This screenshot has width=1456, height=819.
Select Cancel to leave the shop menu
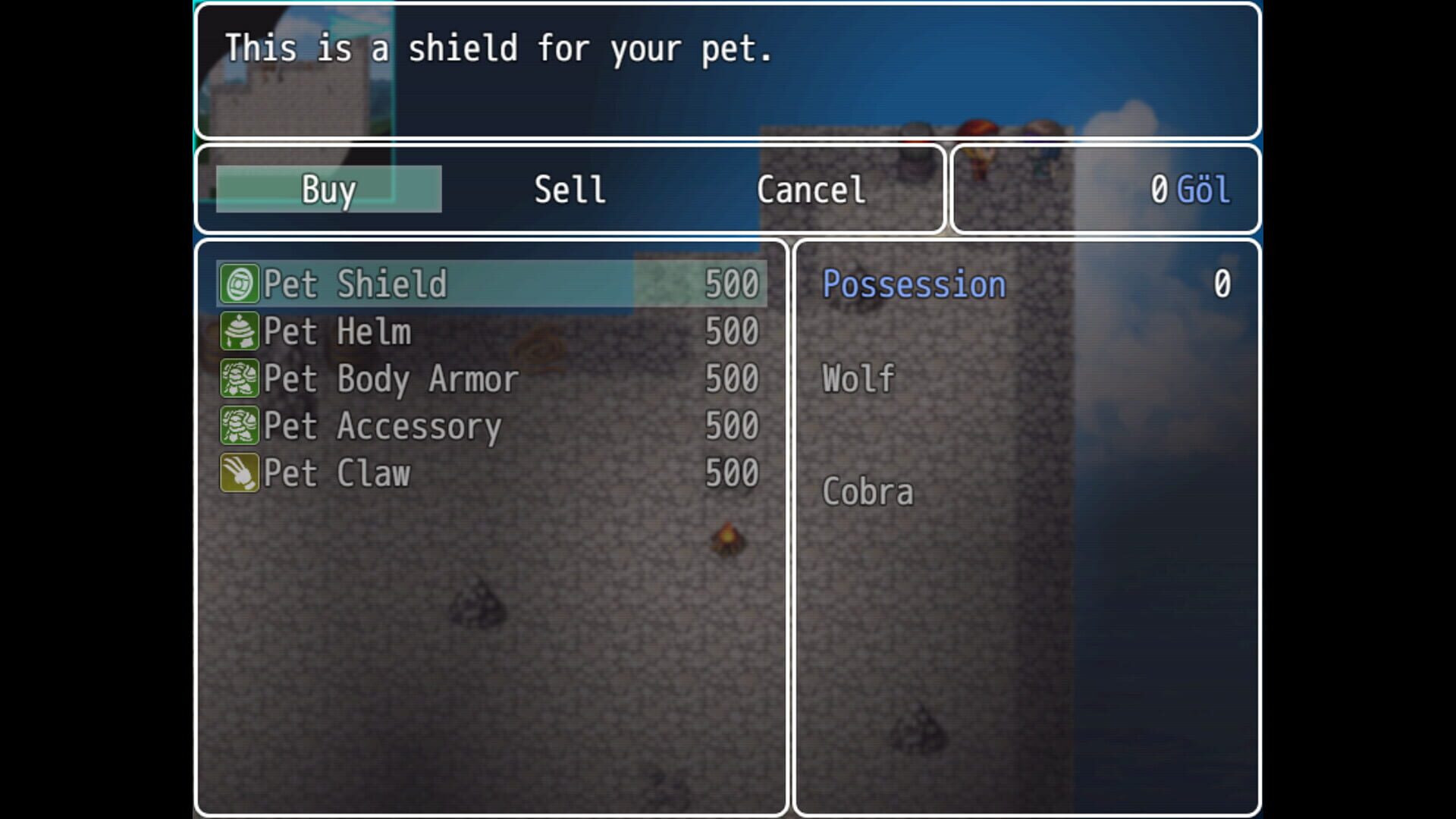(811, 189)
